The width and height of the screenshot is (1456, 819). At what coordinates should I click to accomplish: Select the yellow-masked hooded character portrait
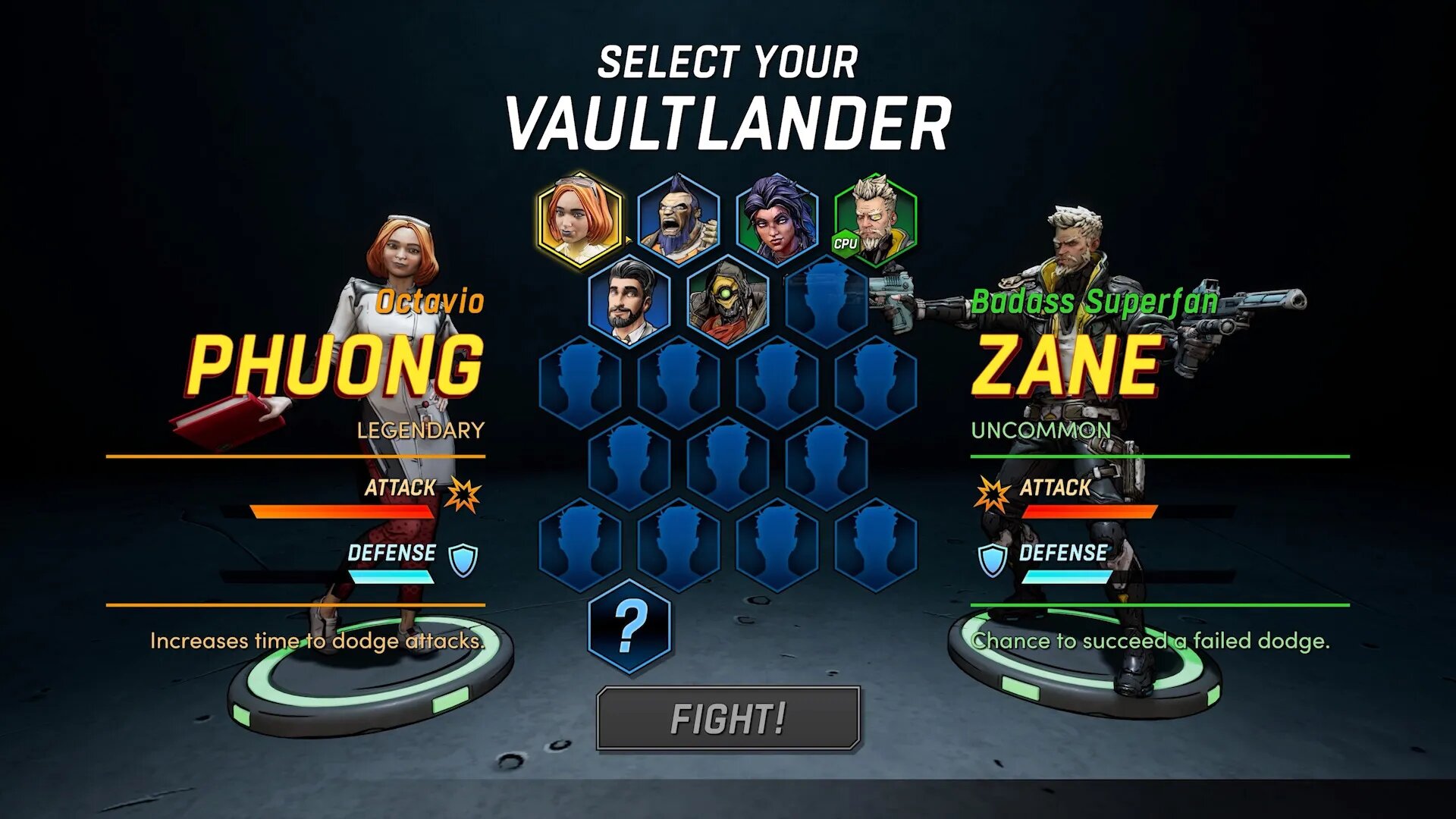point(727,303)
